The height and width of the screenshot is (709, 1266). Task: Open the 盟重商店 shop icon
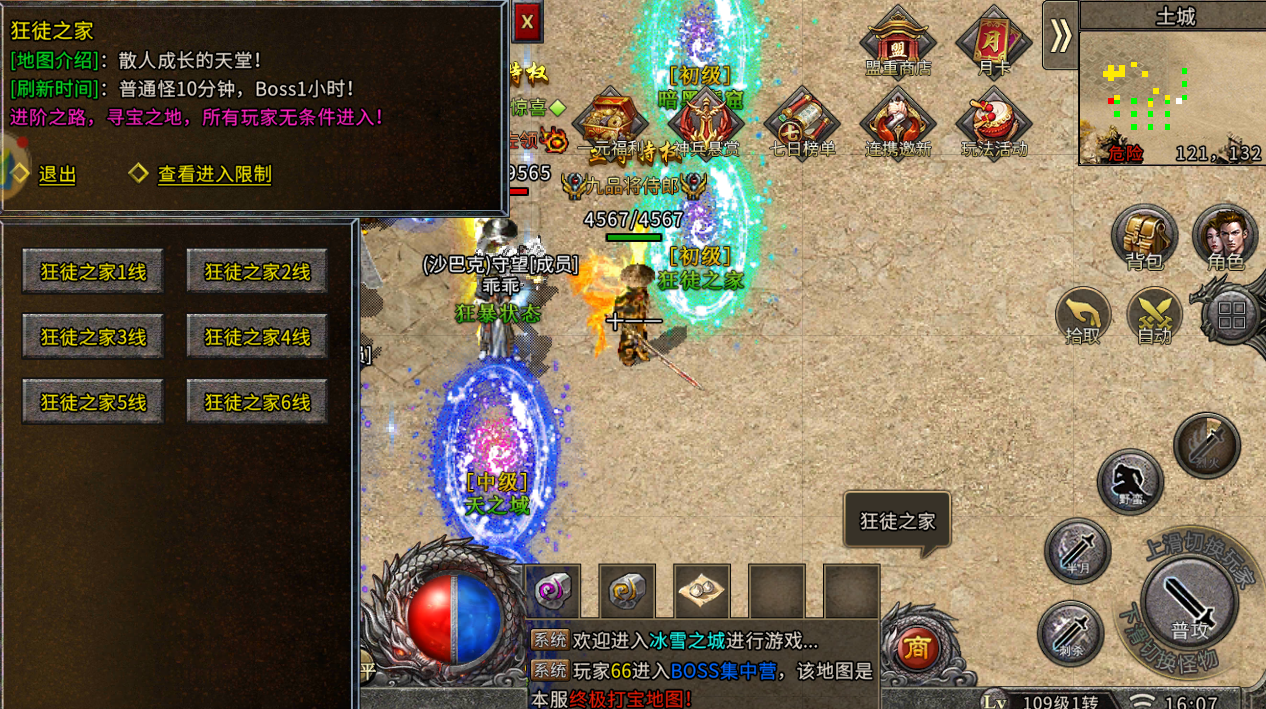pyautogui.click(x=897, y=41)
